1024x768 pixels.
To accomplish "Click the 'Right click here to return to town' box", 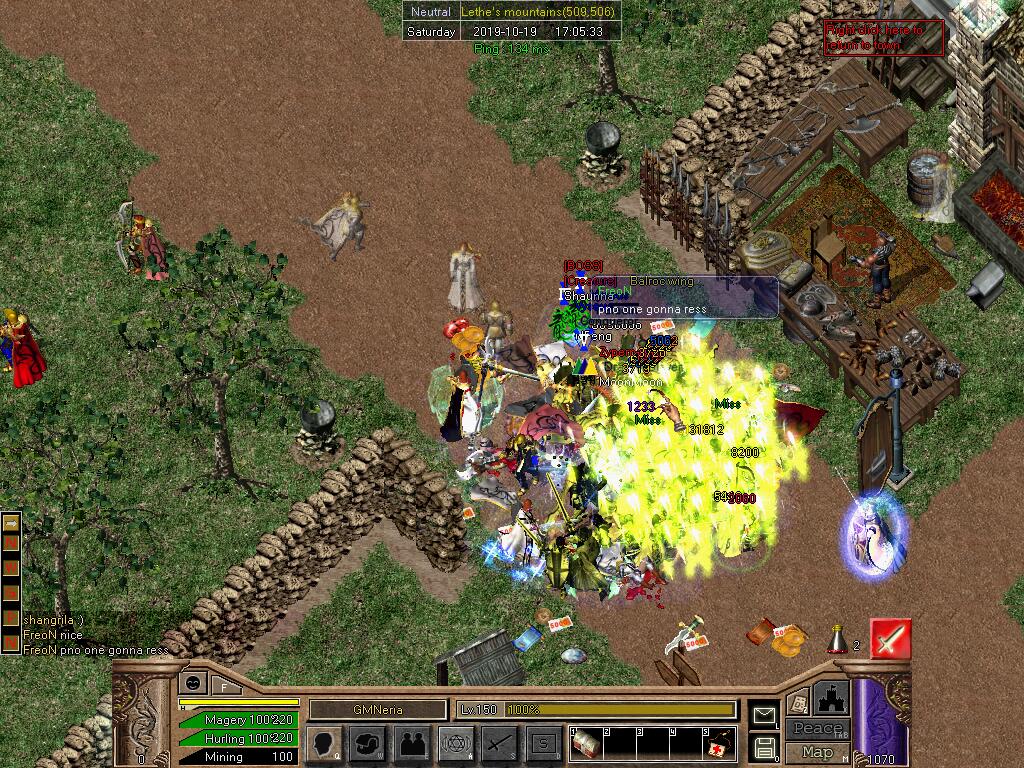I will [x=870, y=37].
